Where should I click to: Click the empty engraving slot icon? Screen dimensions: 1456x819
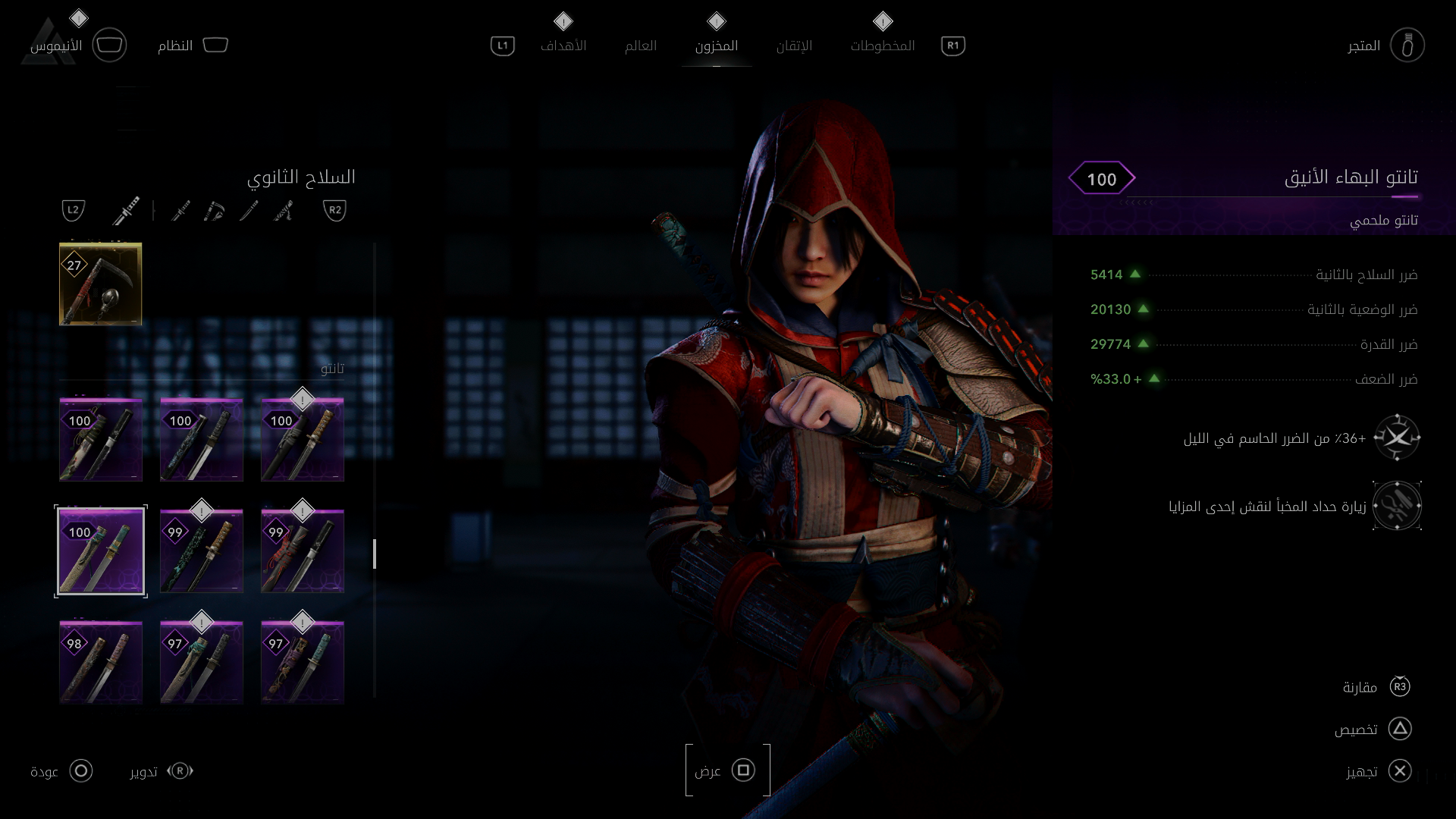(x=1397, y=506)
